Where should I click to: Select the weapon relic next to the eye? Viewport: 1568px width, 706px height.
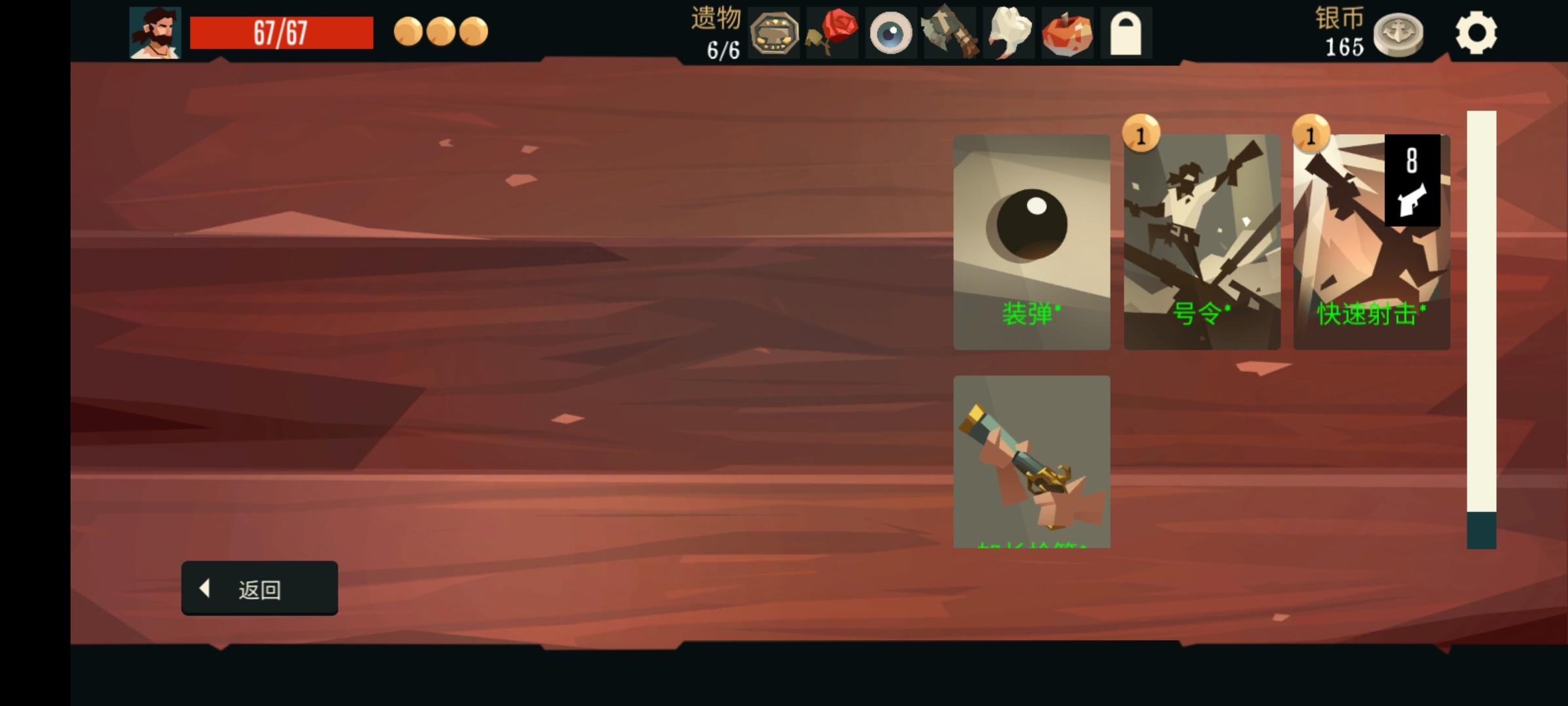pos(949,31)
